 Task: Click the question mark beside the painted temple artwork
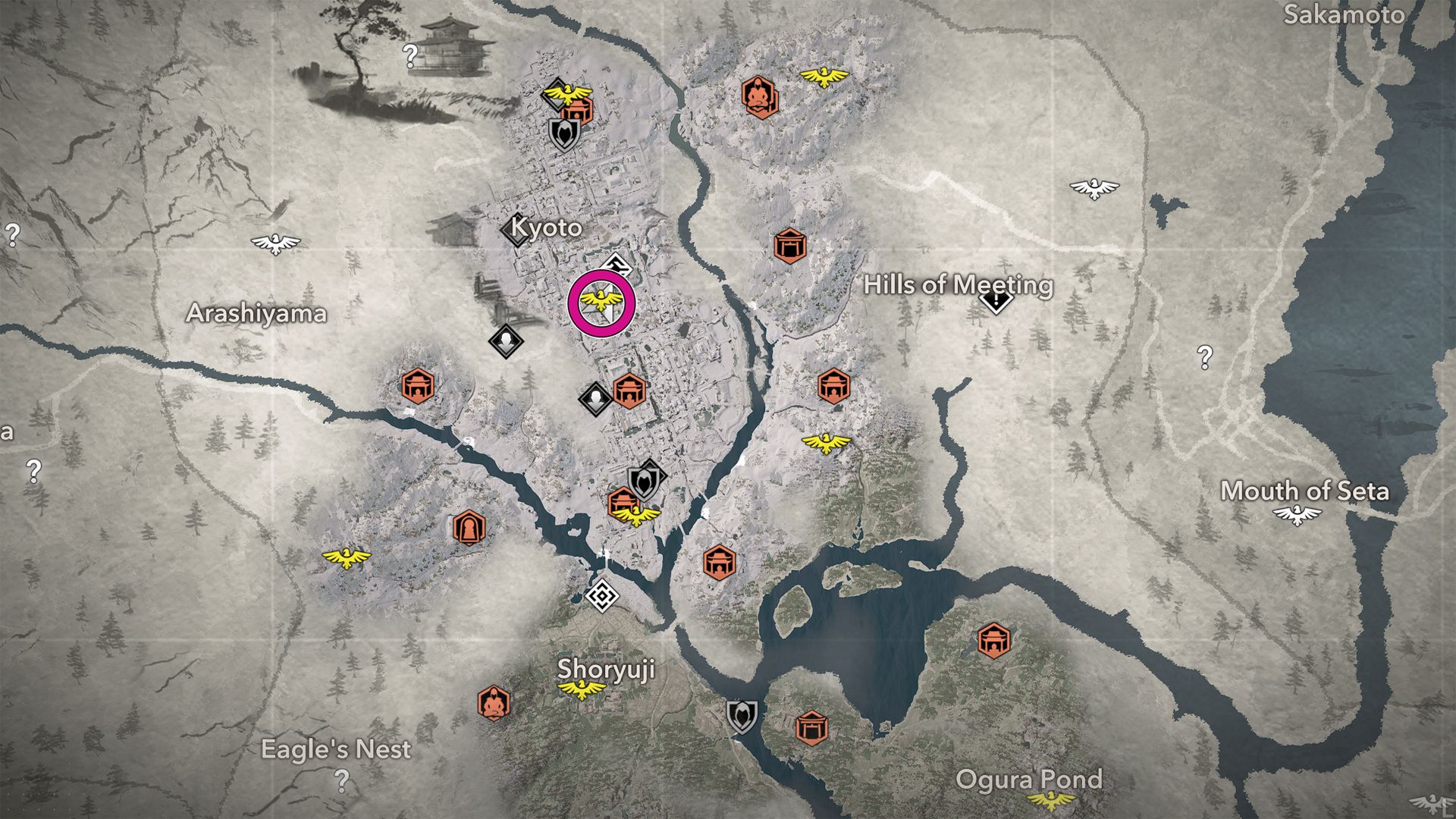pyautogui.click(x=409, y=54)
